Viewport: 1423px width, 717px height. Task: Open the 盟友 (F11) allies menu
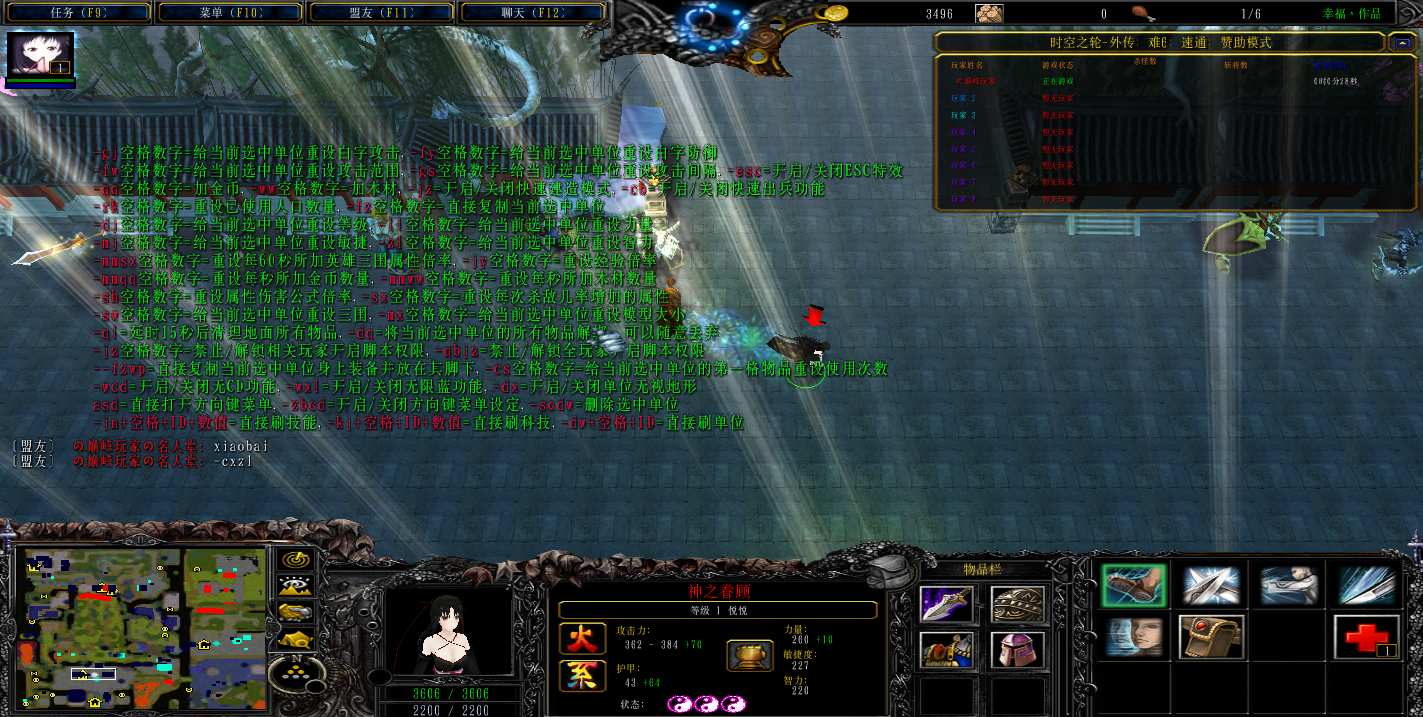pyautogui.click(x=383, y=13)
